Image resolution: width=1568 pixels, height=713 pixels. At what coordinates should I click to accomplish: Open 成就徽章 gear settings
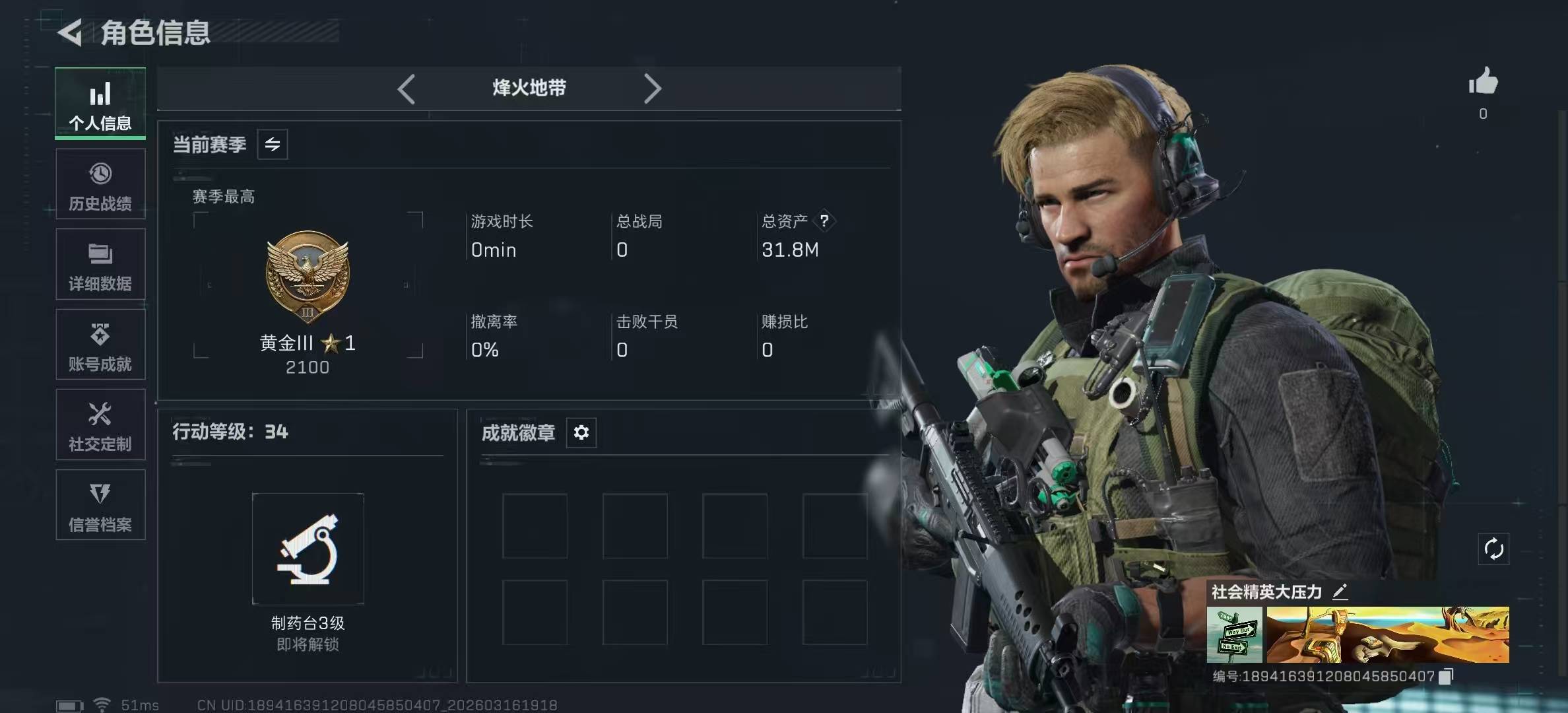point(581,432)
